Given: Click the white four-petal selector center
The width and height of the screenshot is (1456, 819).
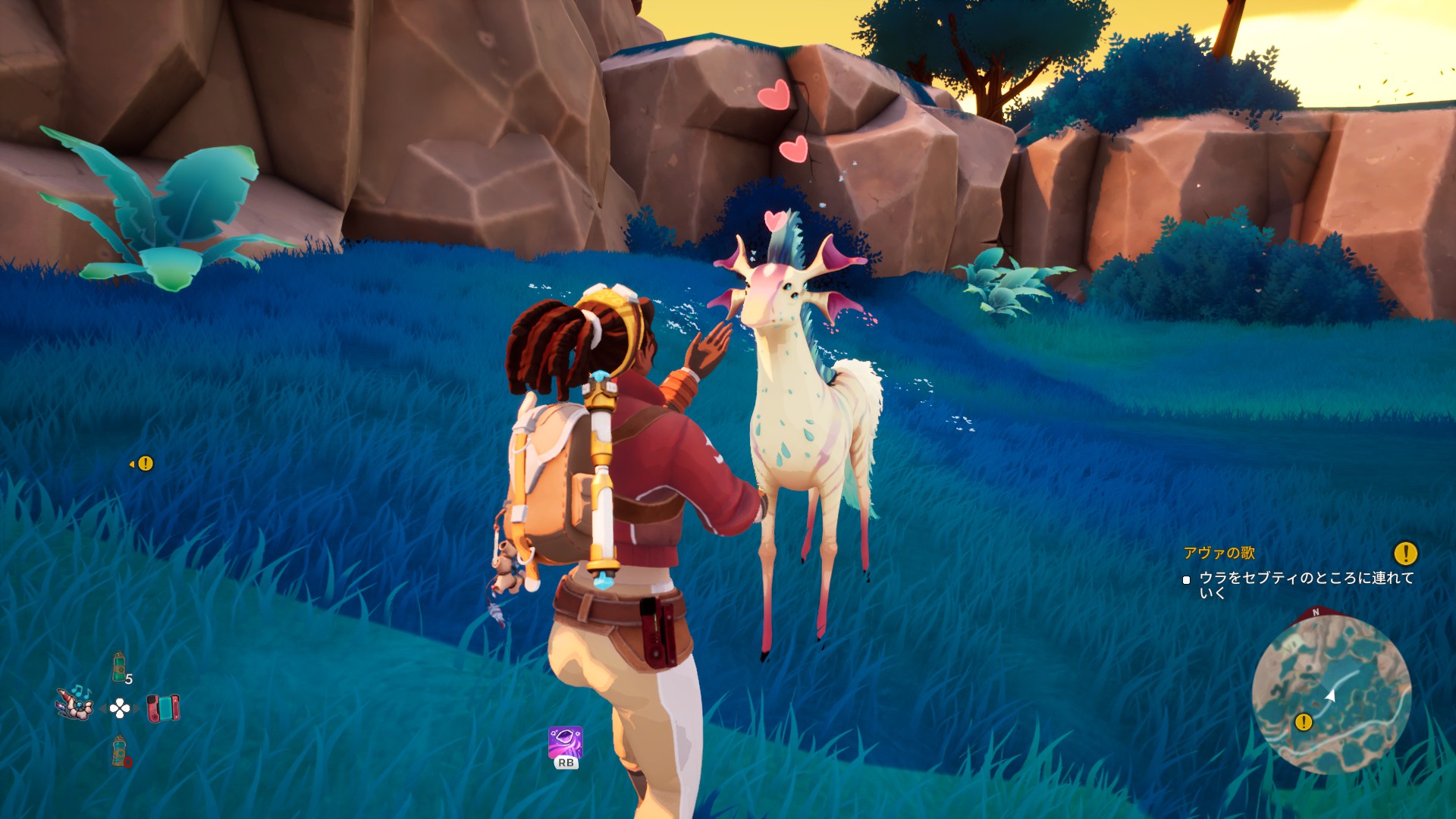Looking at the screenshot, I should point(120,708).
